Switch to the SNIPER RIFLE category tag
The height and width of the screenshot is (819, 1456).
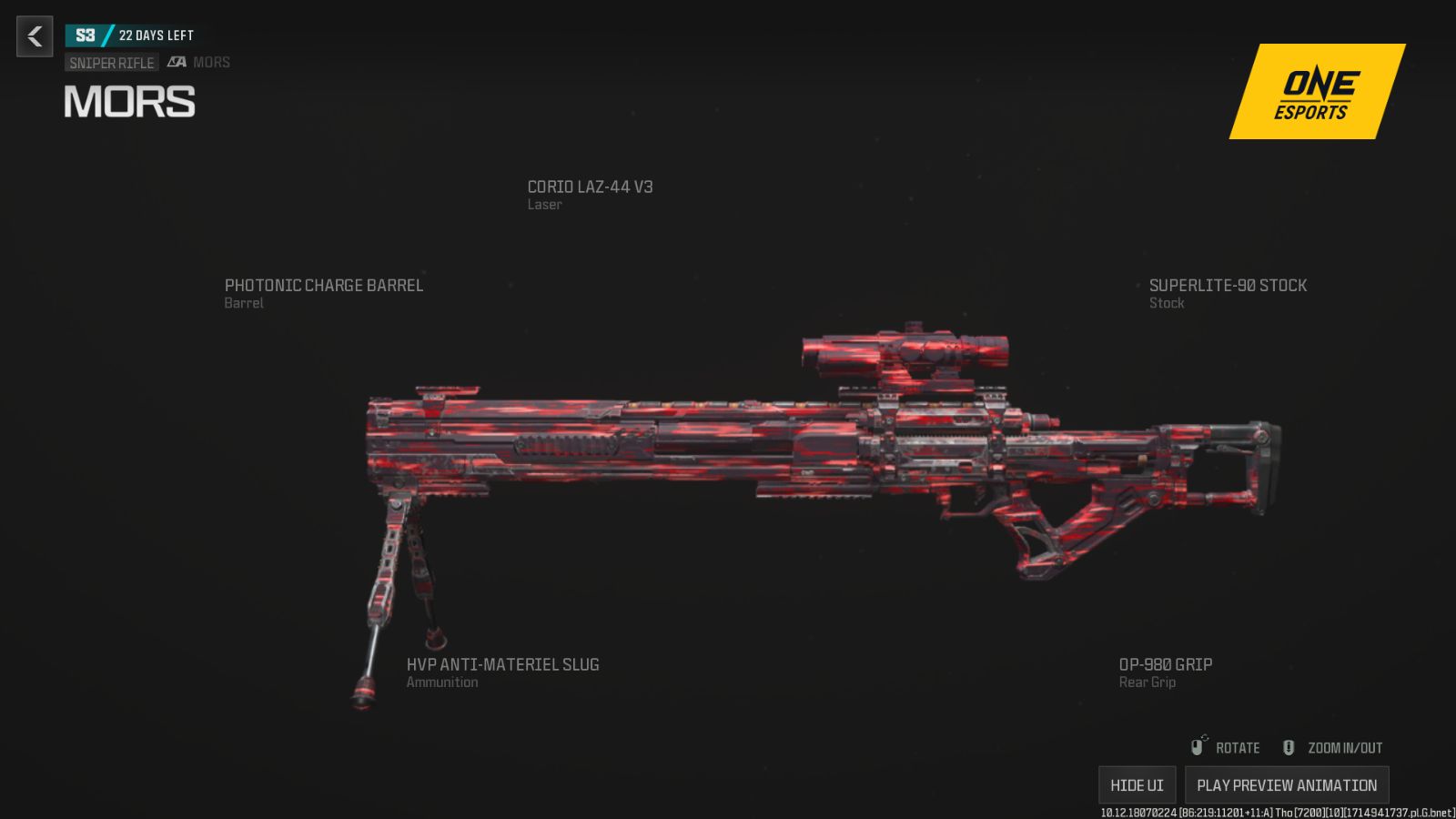click(110, 62)
